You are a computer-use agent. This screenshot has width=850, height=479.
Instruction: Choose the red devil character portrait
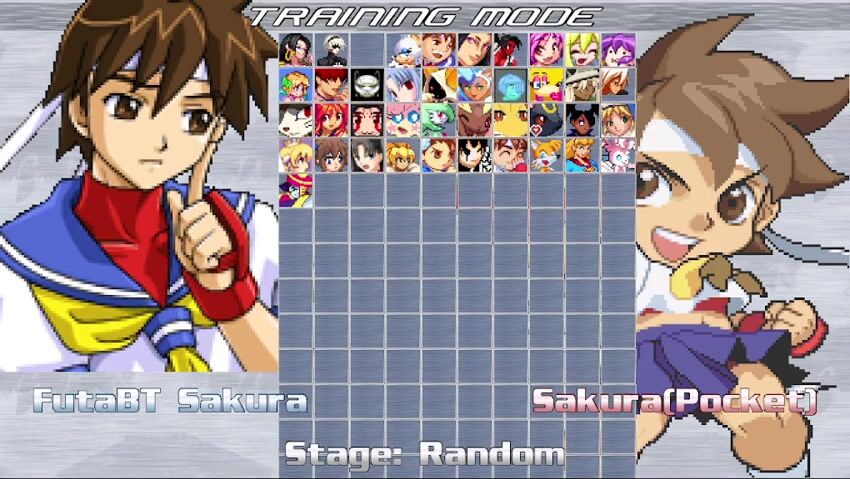[511, 48]
